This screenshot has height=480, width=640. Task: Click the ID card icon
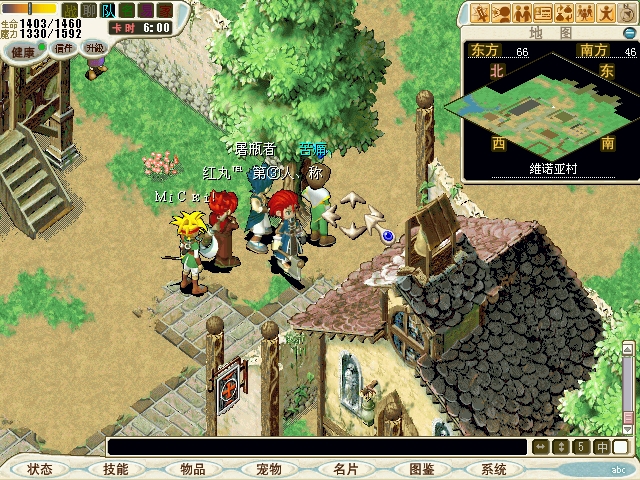(544, 13)
